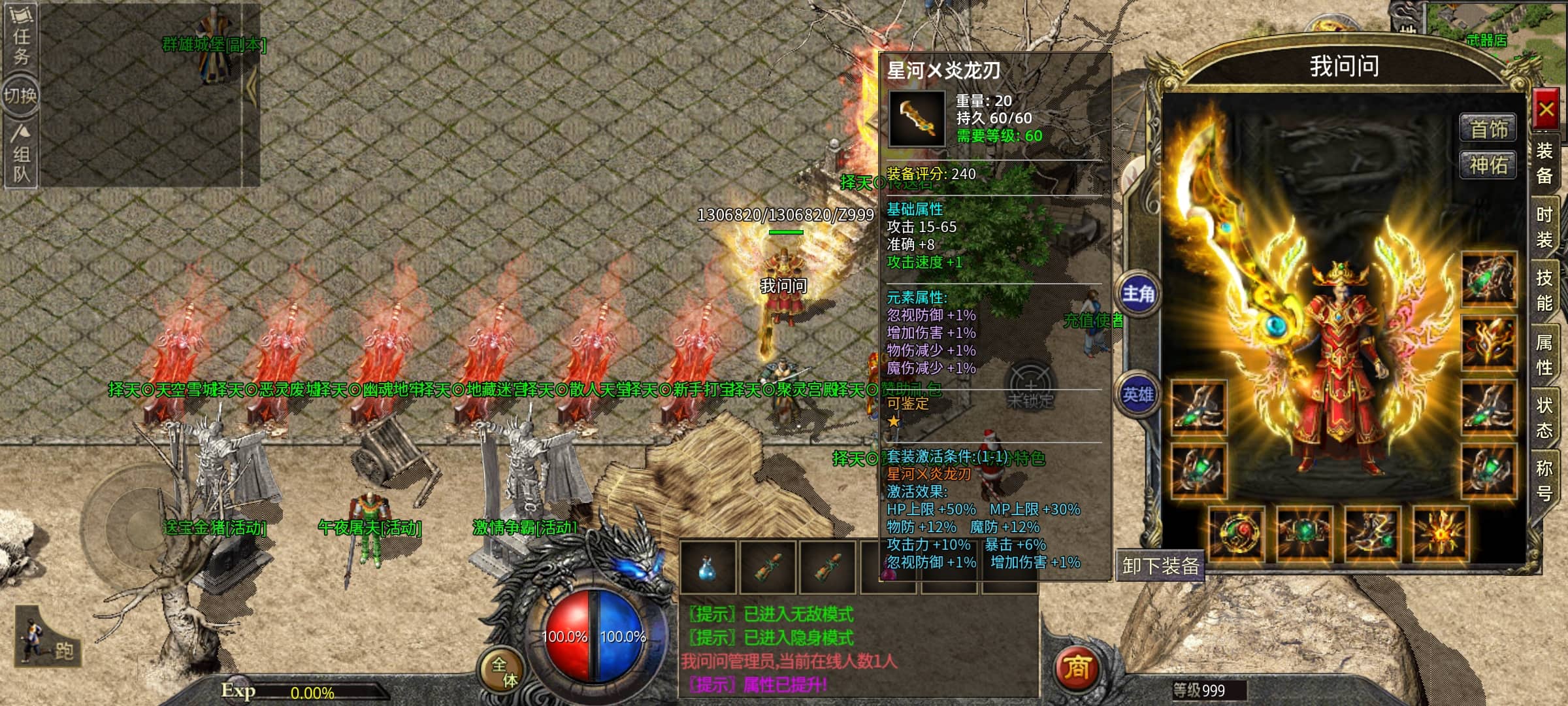Open the 任务 quest panel
Screen dimensions: 1568x706
[x=21, y=36]
